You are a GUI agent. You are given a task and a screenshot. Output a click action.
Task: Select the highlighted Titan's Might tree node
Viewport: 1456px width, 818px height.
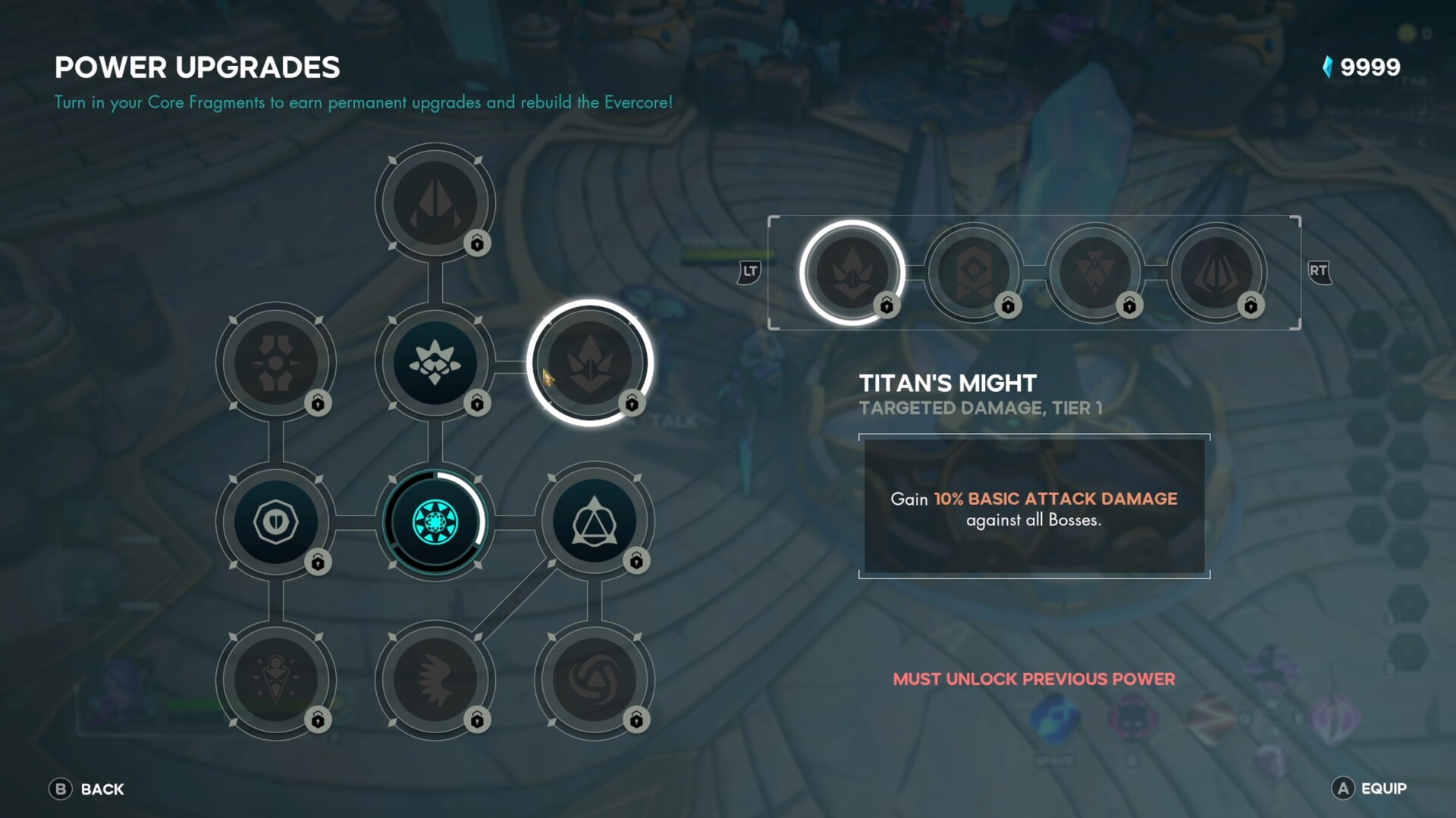click(589, 362)
